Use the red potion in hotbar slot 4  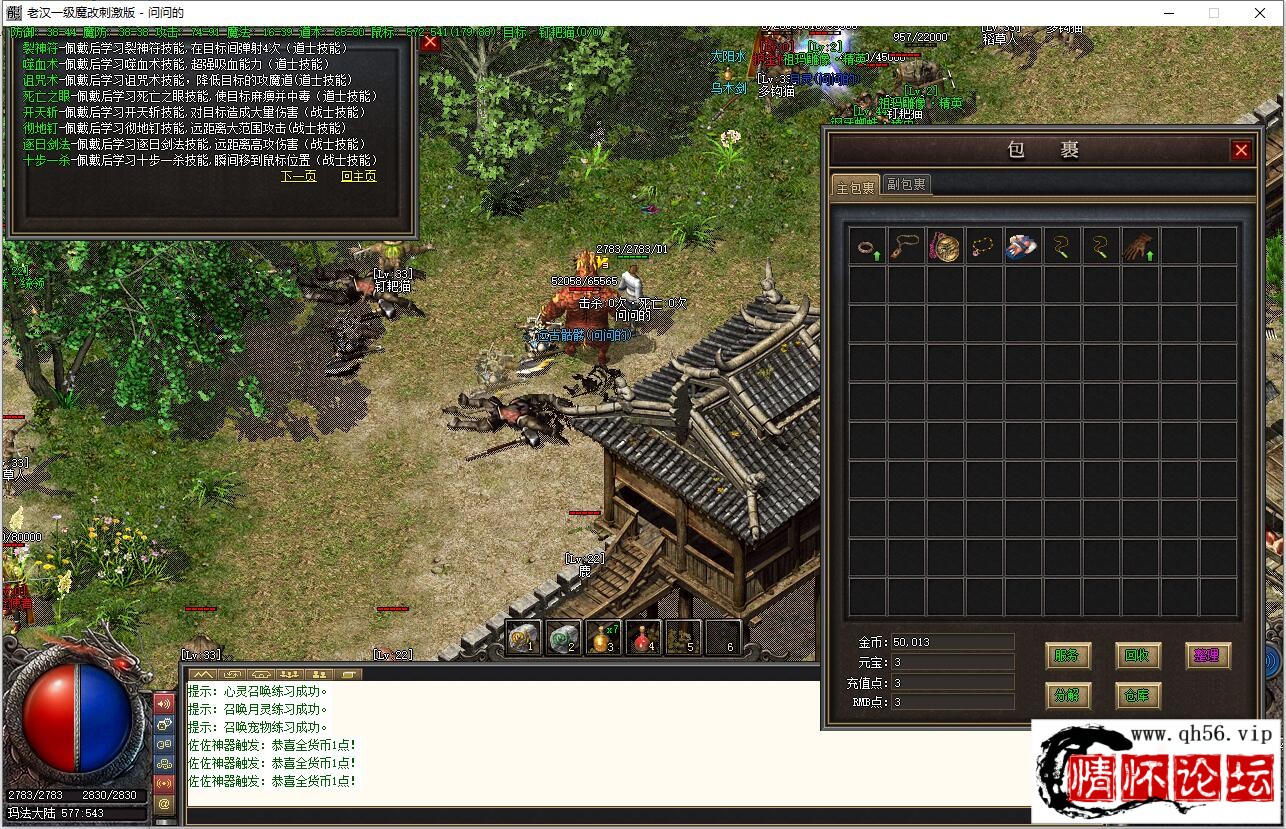pyautogui.click(x=643, y=638)
